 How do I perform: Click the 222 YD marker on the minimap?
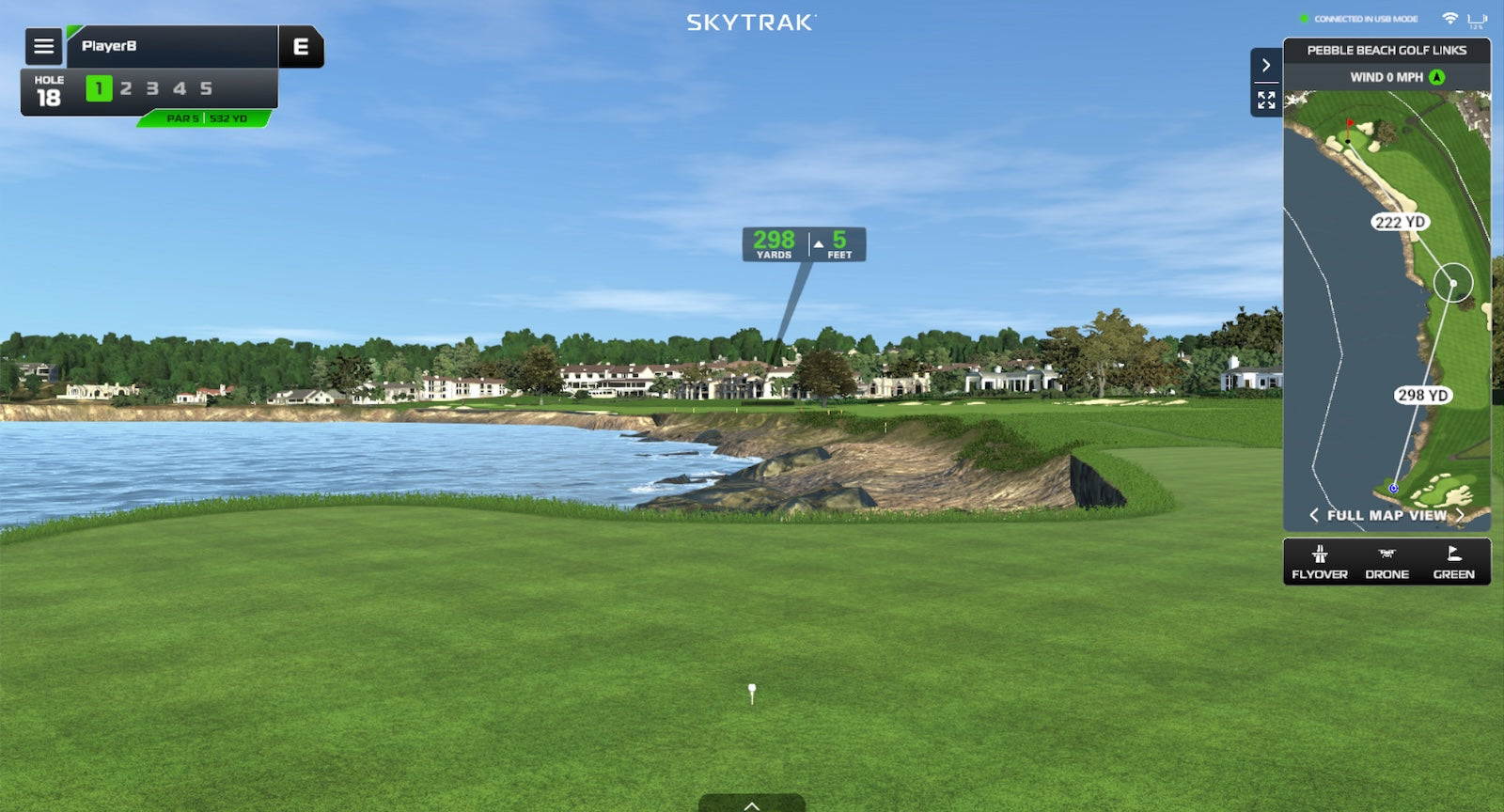(x=1398, y=223)
